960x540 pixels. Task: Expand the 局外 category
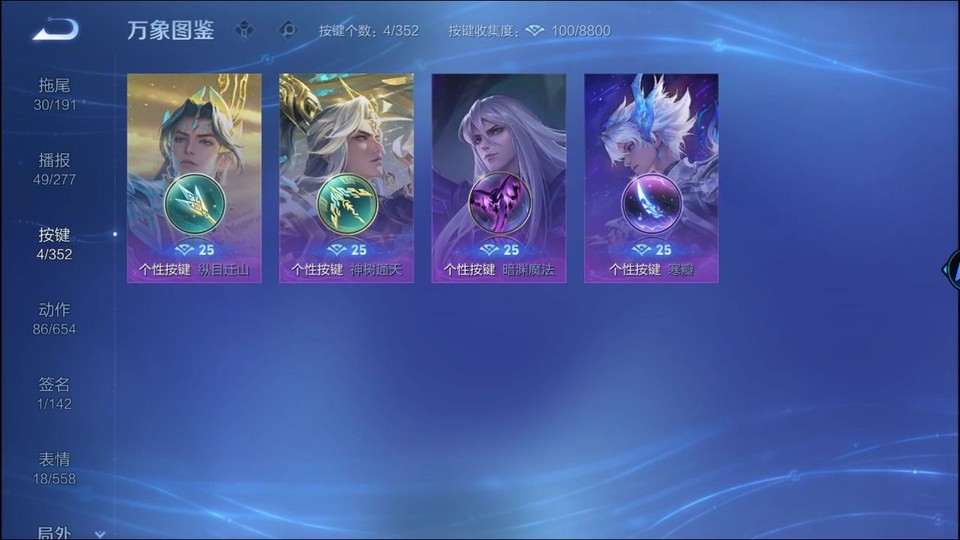tap(70, 532)
